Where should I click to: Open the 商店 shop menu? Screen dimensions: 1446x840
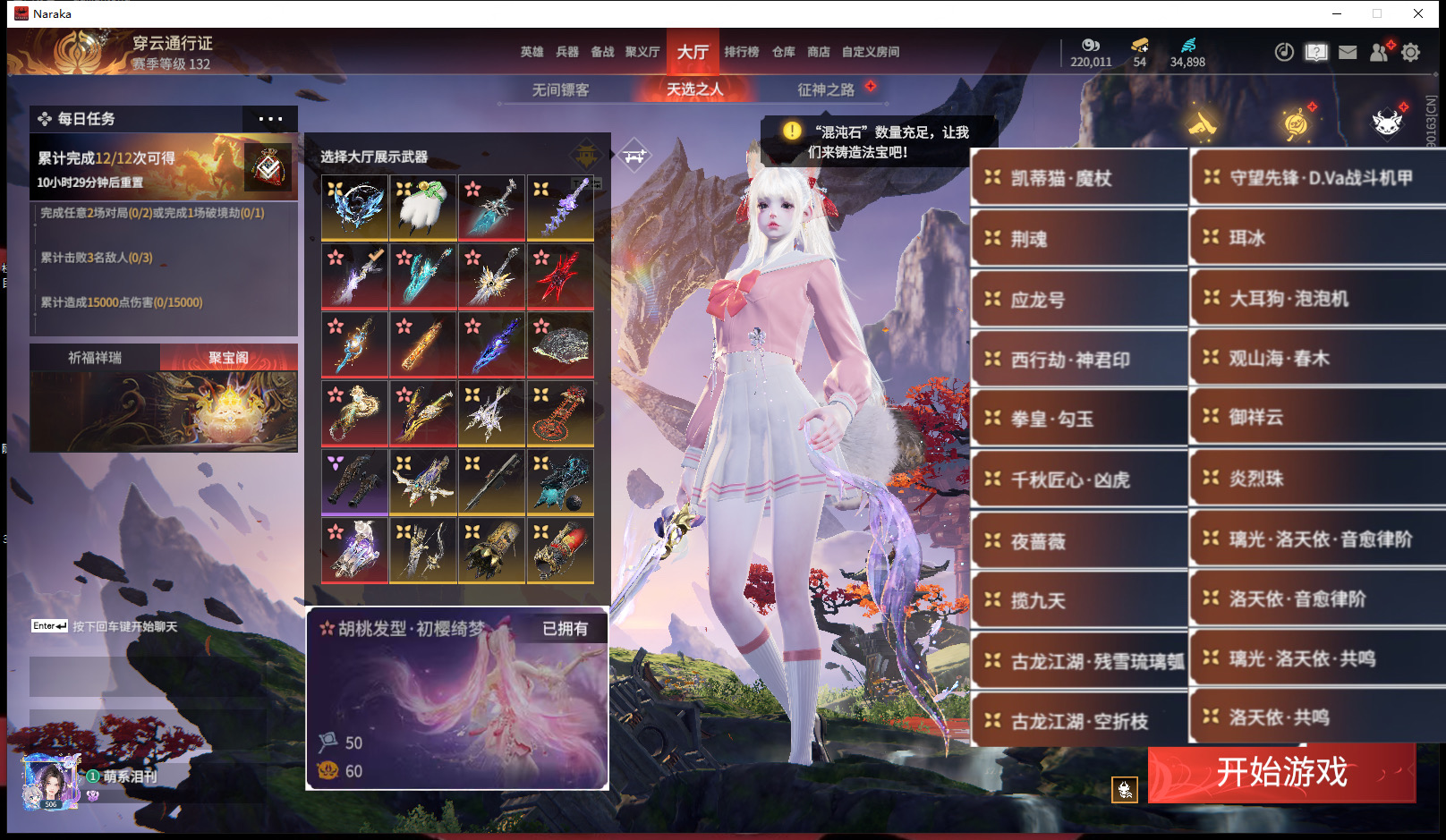[x=818, y=52]
